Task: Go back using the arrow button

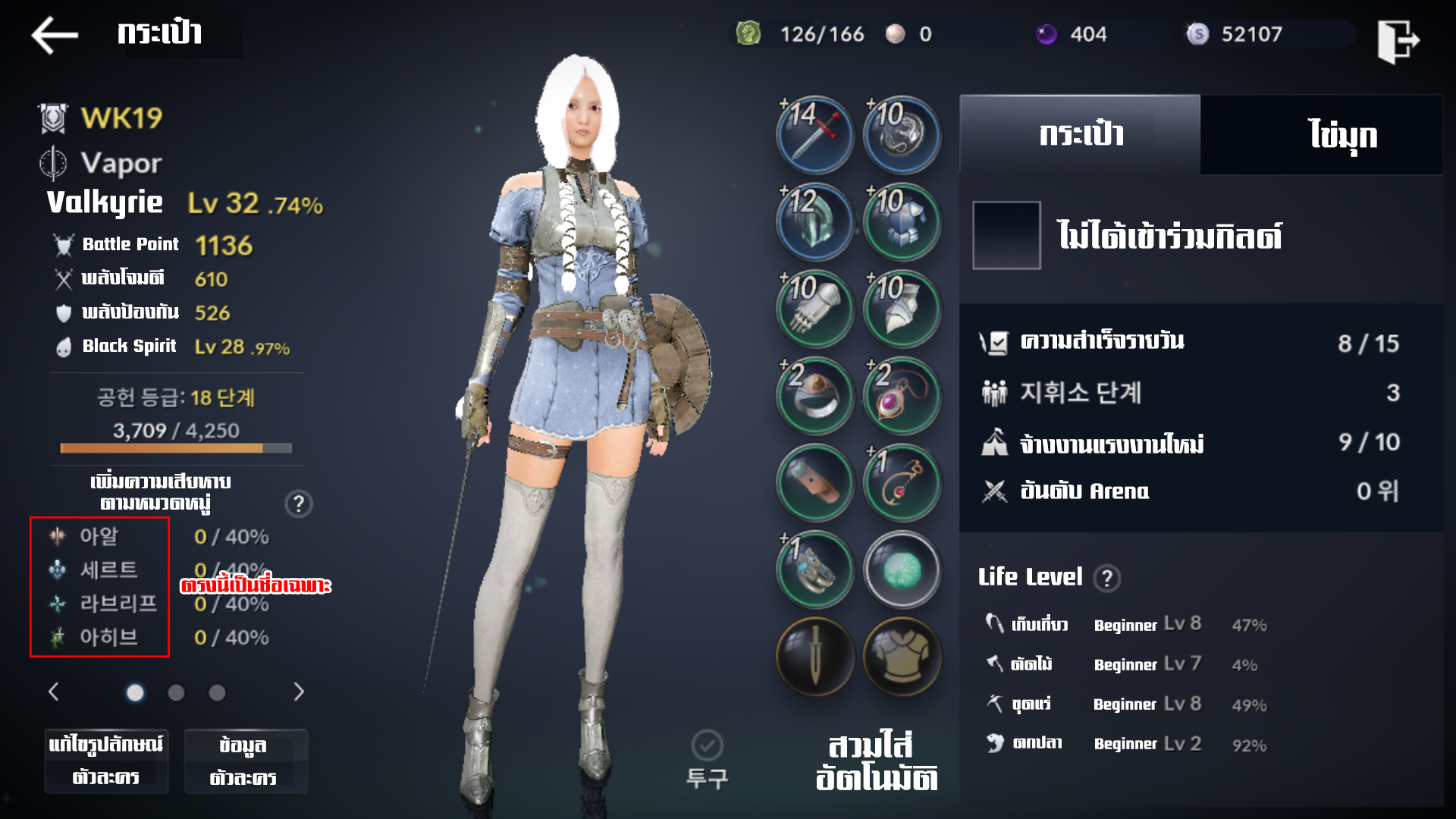Action: 55,35
